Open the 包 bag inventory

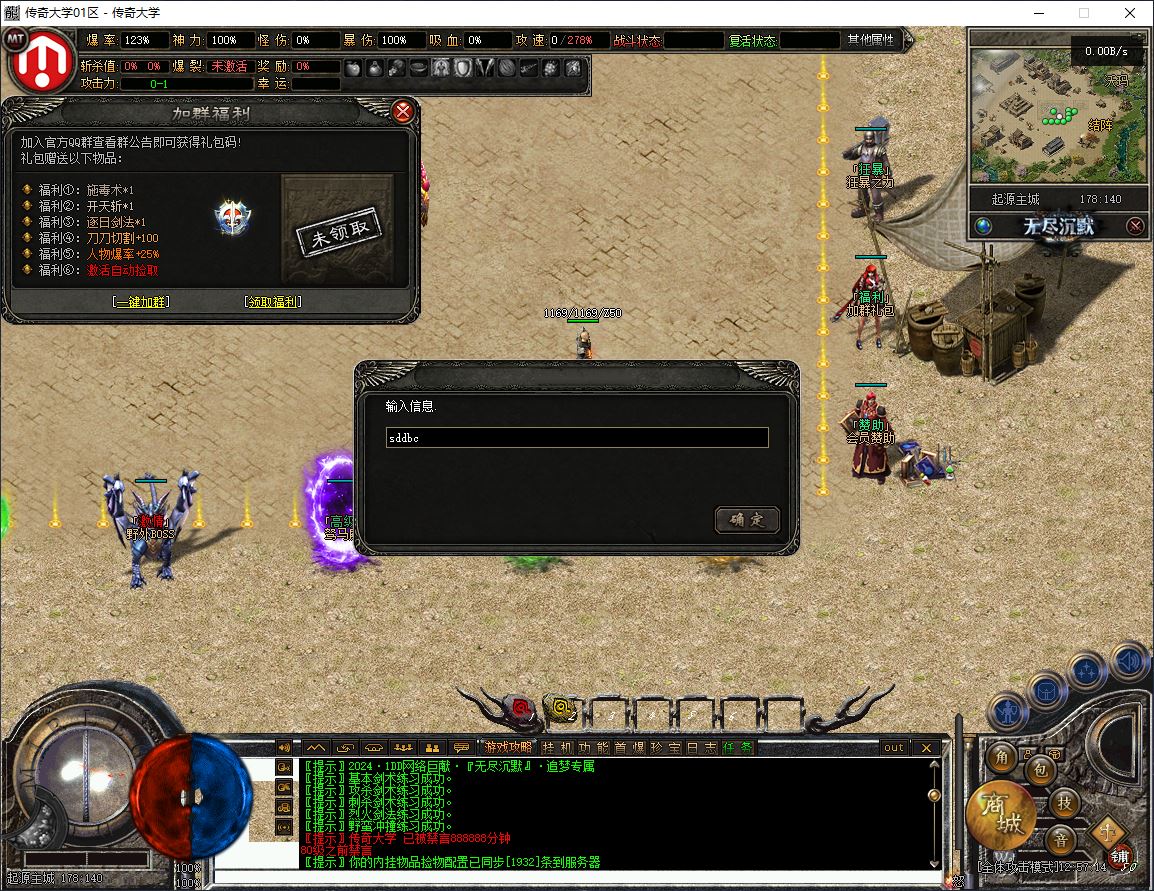1040,770
